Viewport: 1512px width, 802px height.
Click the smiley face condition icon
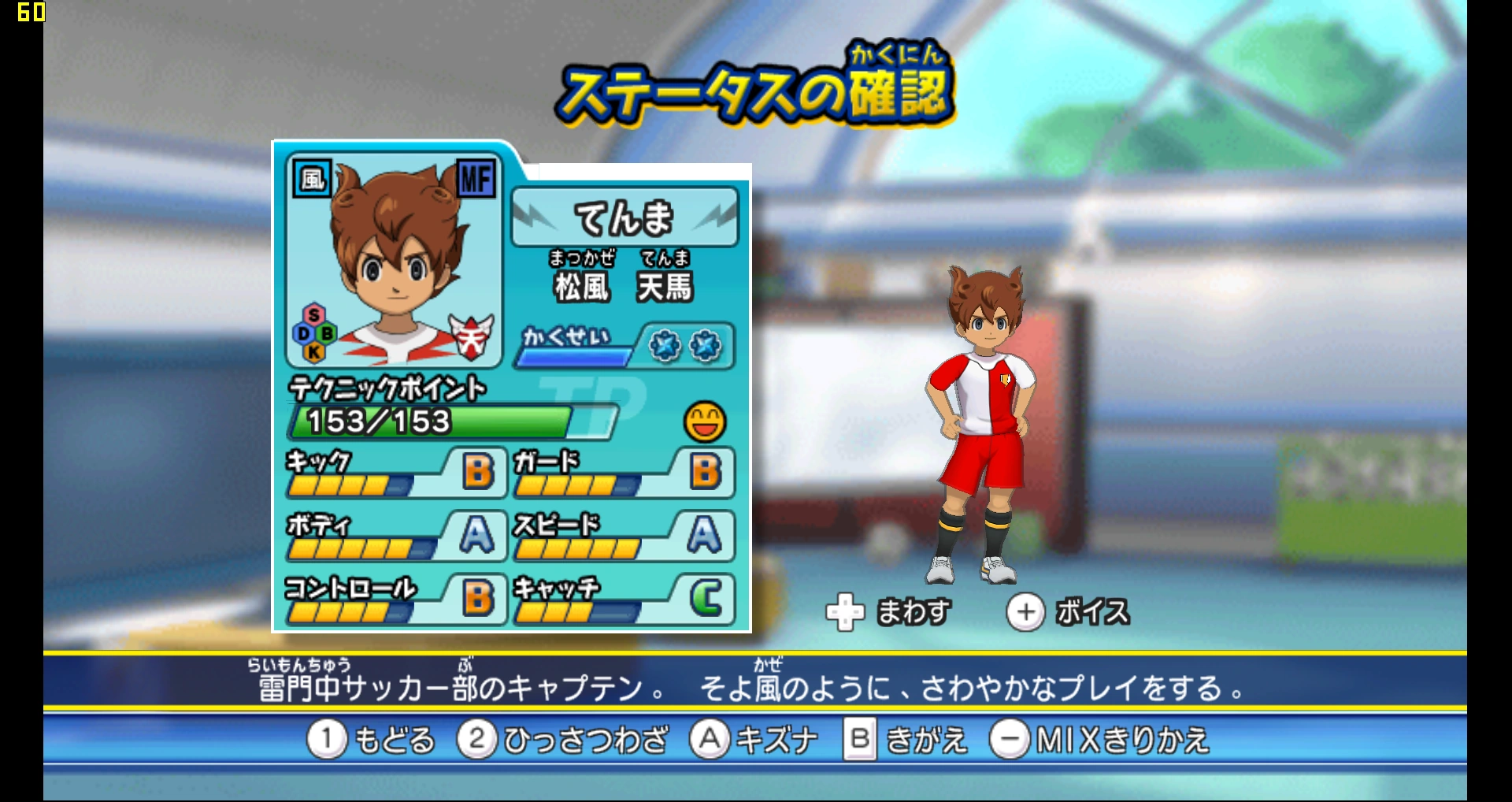pyautogui.click(x=706, y=424)
